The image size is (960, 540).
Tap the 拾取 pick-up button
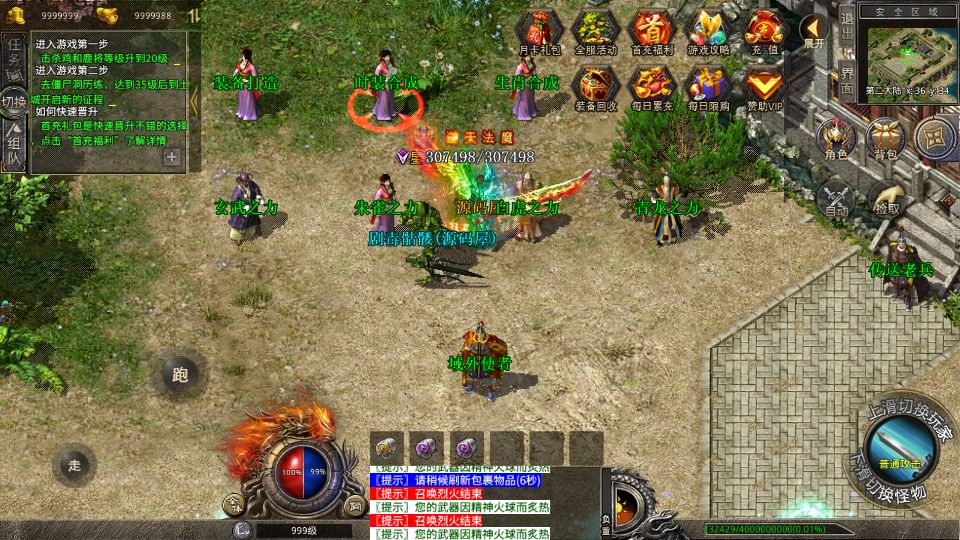(x=886, y=197)
